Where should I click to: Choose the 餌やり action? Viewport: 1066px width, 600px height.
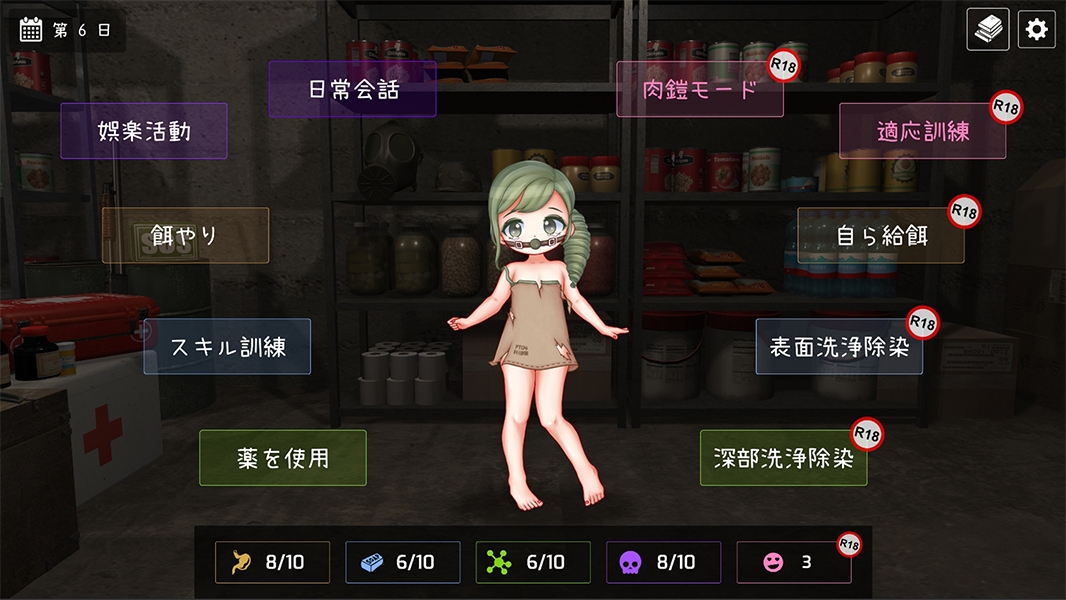185,236
